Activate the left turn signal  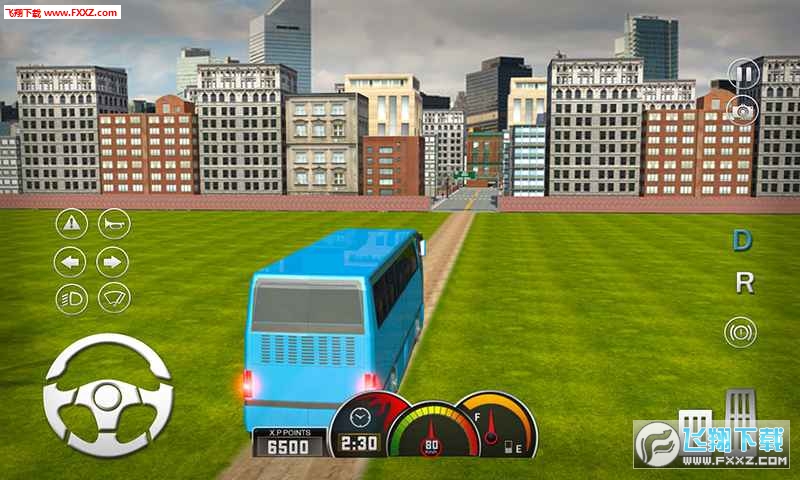[70, 262]
